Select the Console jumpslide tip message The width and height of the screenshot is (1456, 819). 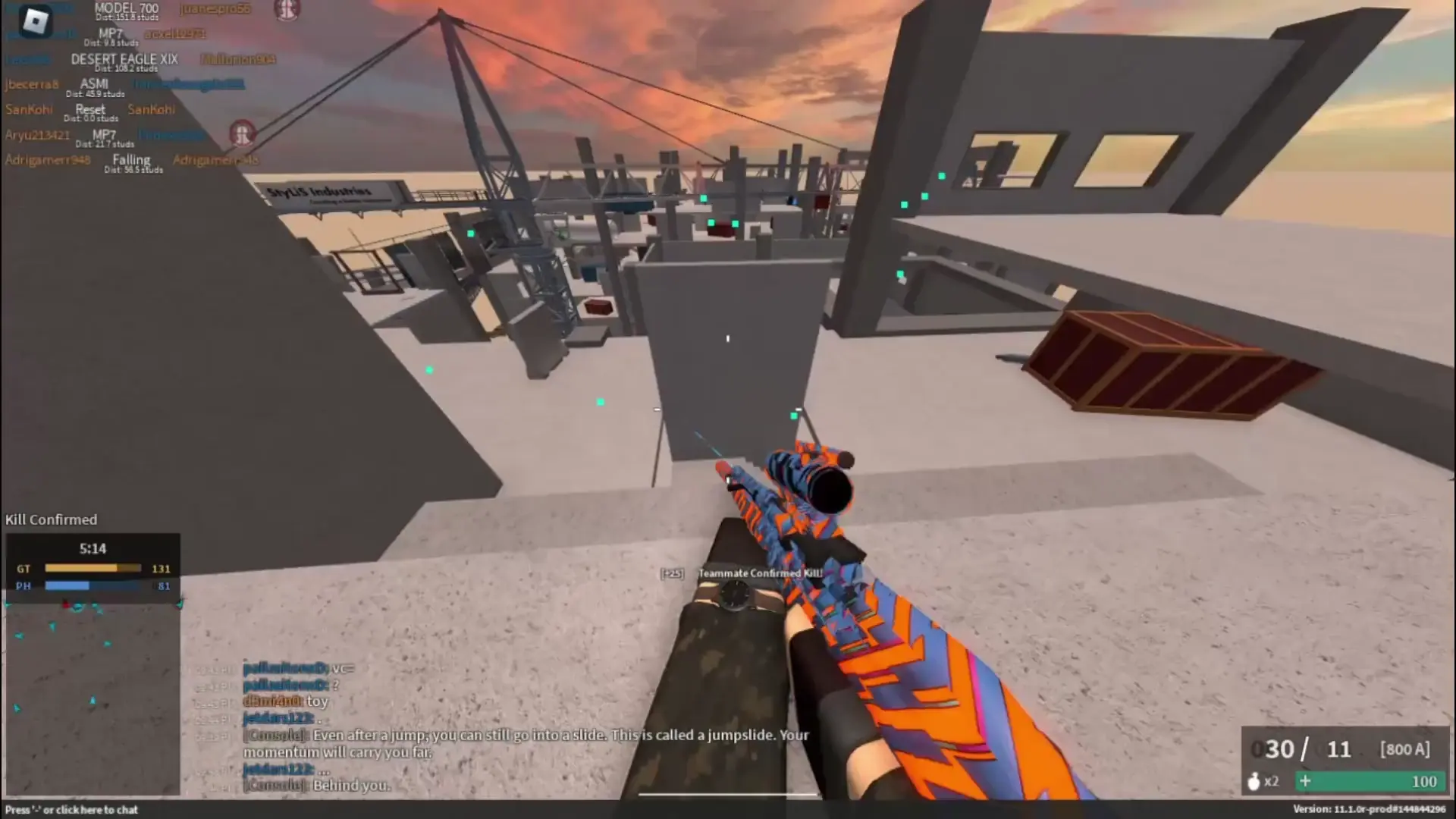pos(526,735)
